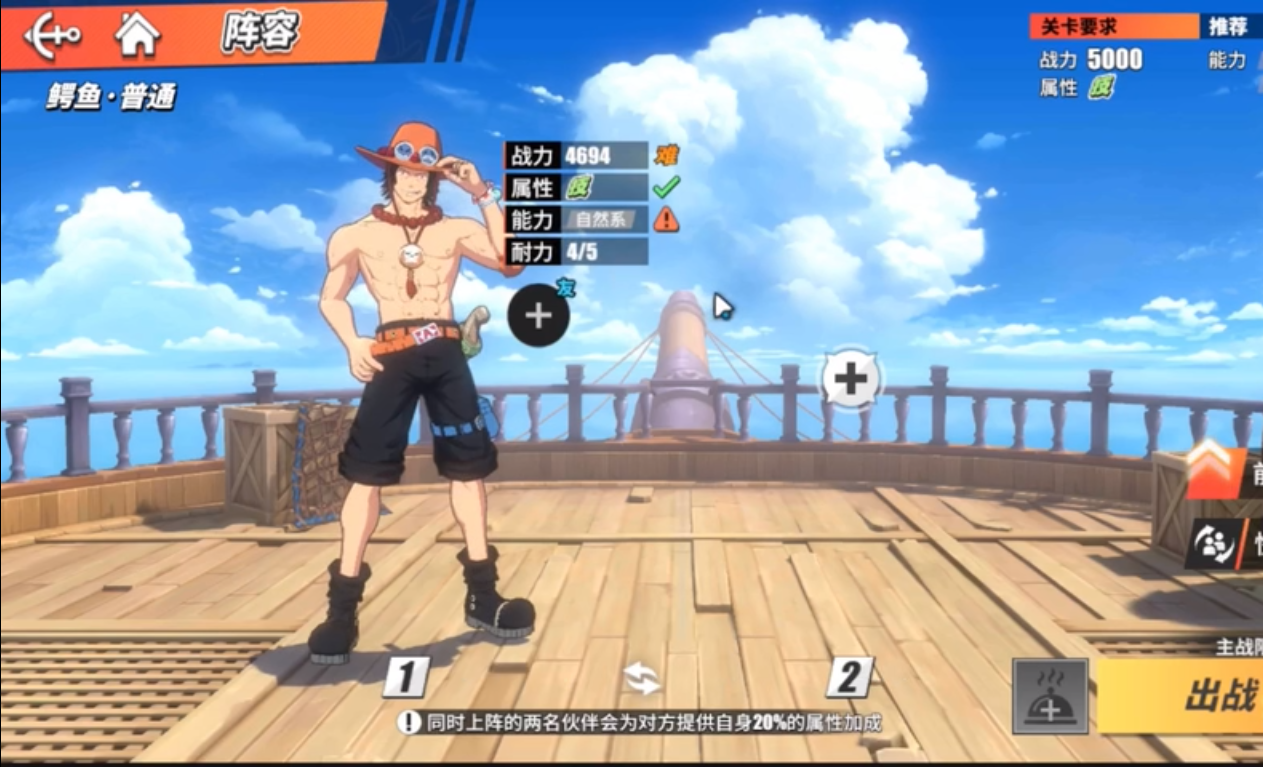Swap positions of slots 1 and 2
This screenshot has width=1263, height=767.
coord(641,678)
